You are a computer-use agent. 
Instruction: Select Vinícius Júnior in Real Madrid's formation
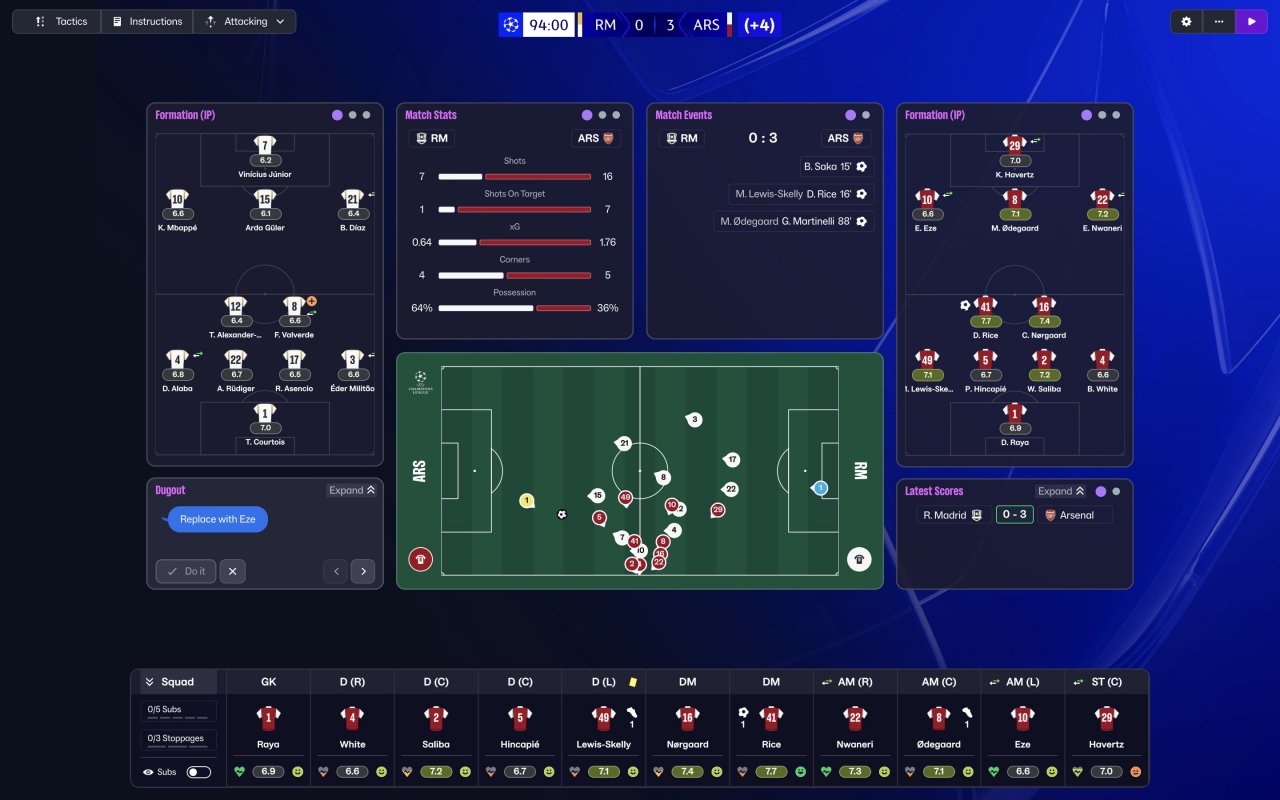point(265,157)
